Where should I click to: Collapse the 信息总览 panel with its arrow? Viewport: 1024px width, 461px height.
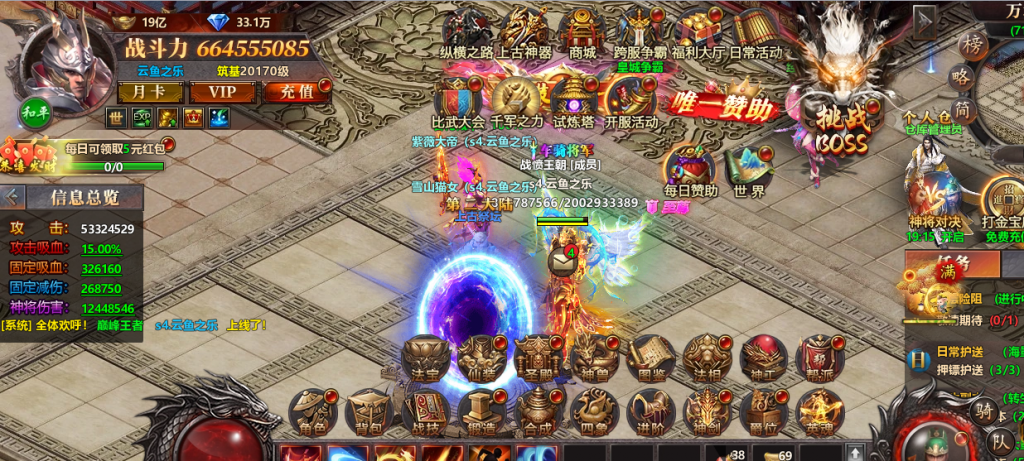(12, 196)
